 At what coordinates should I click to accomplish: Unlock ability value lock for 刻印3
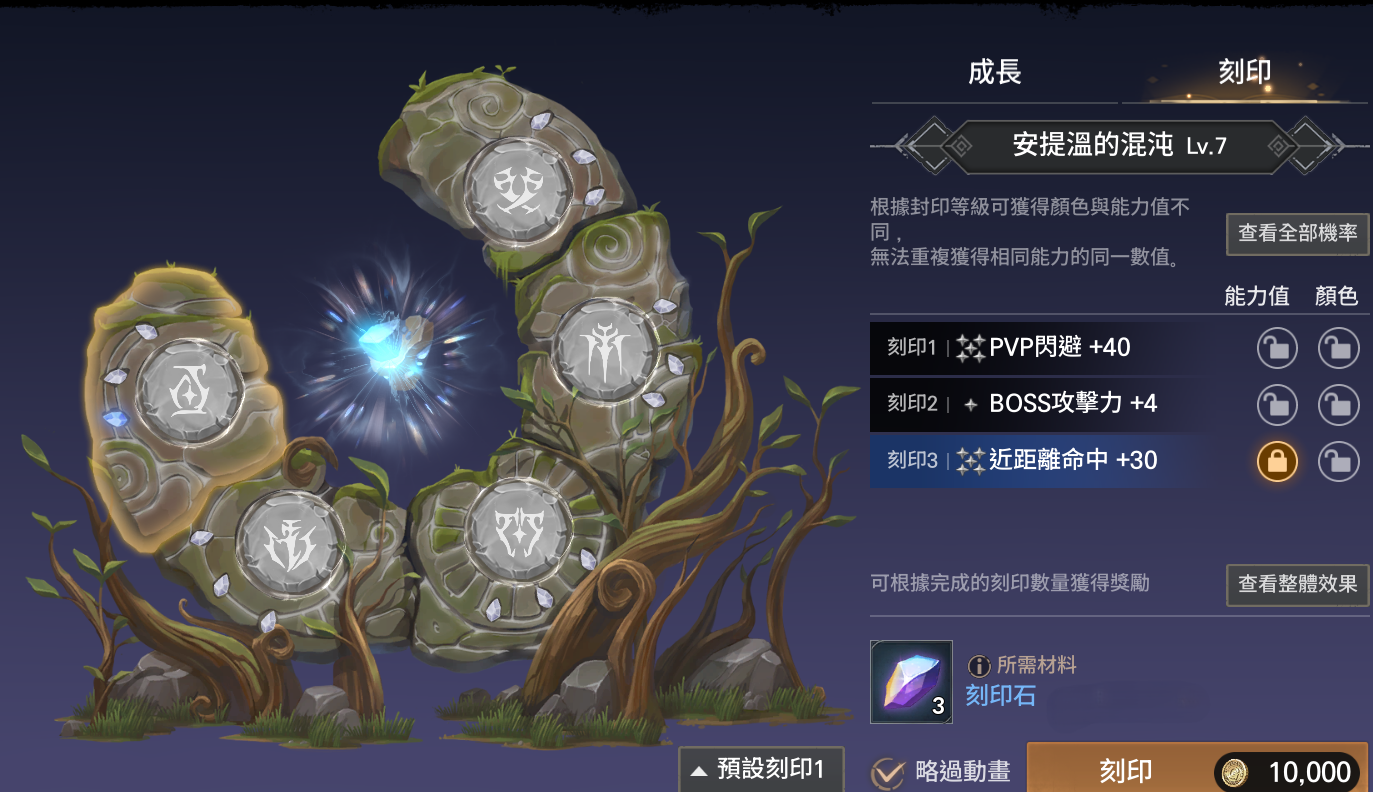(x=1277, y=461)
